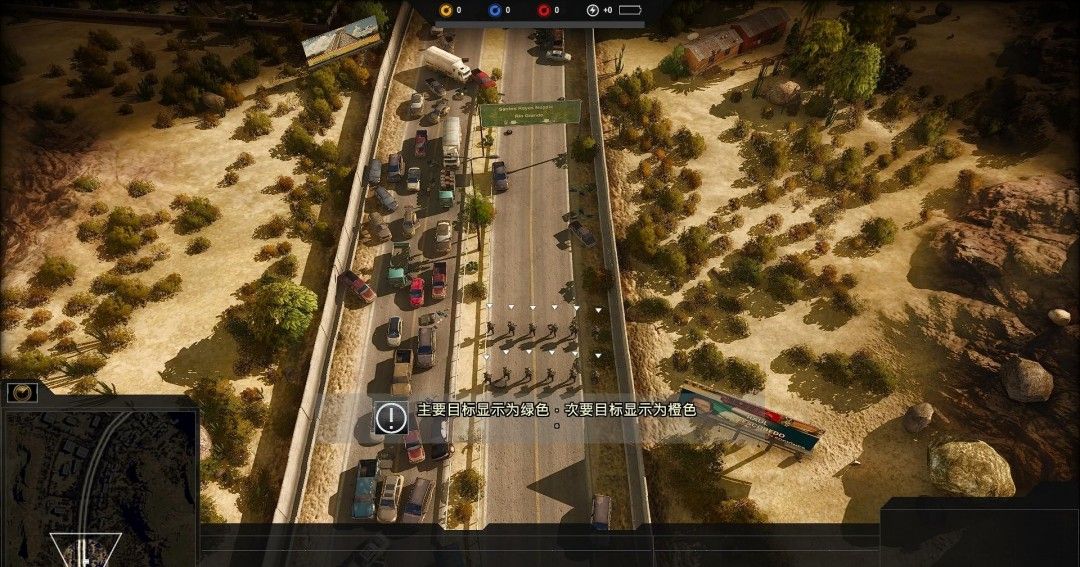The image size is (1080, 567).
Task: Select the yellow ring resource icon
Action: tap(445, 10)
